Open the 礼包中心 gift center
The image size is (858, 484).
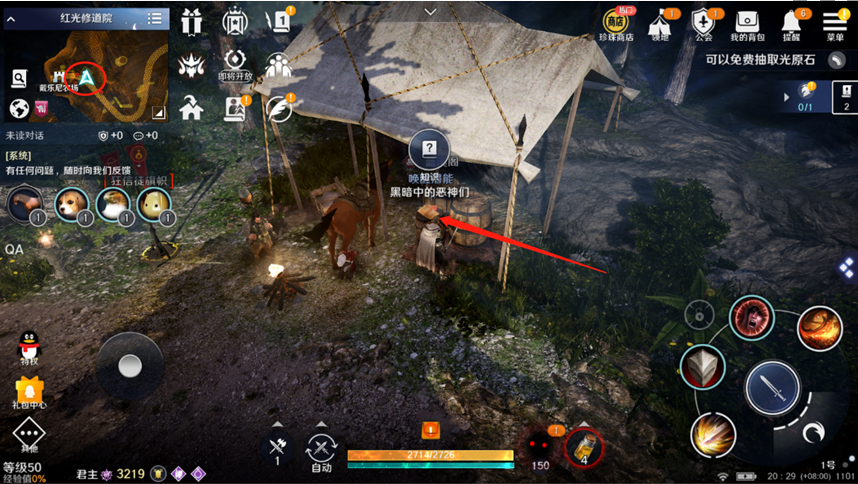click(x=28, y=392)
